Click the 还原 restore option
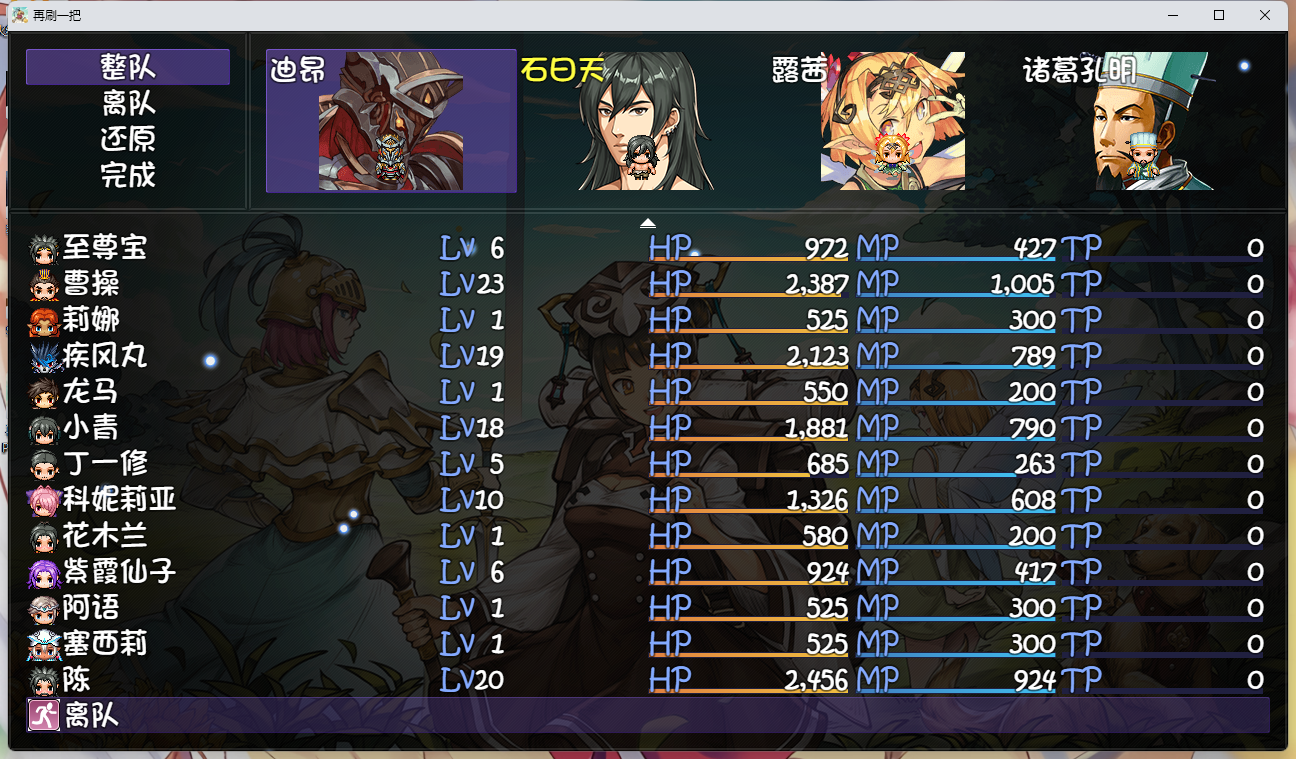 pyautogui.click(x=127, y=140)
